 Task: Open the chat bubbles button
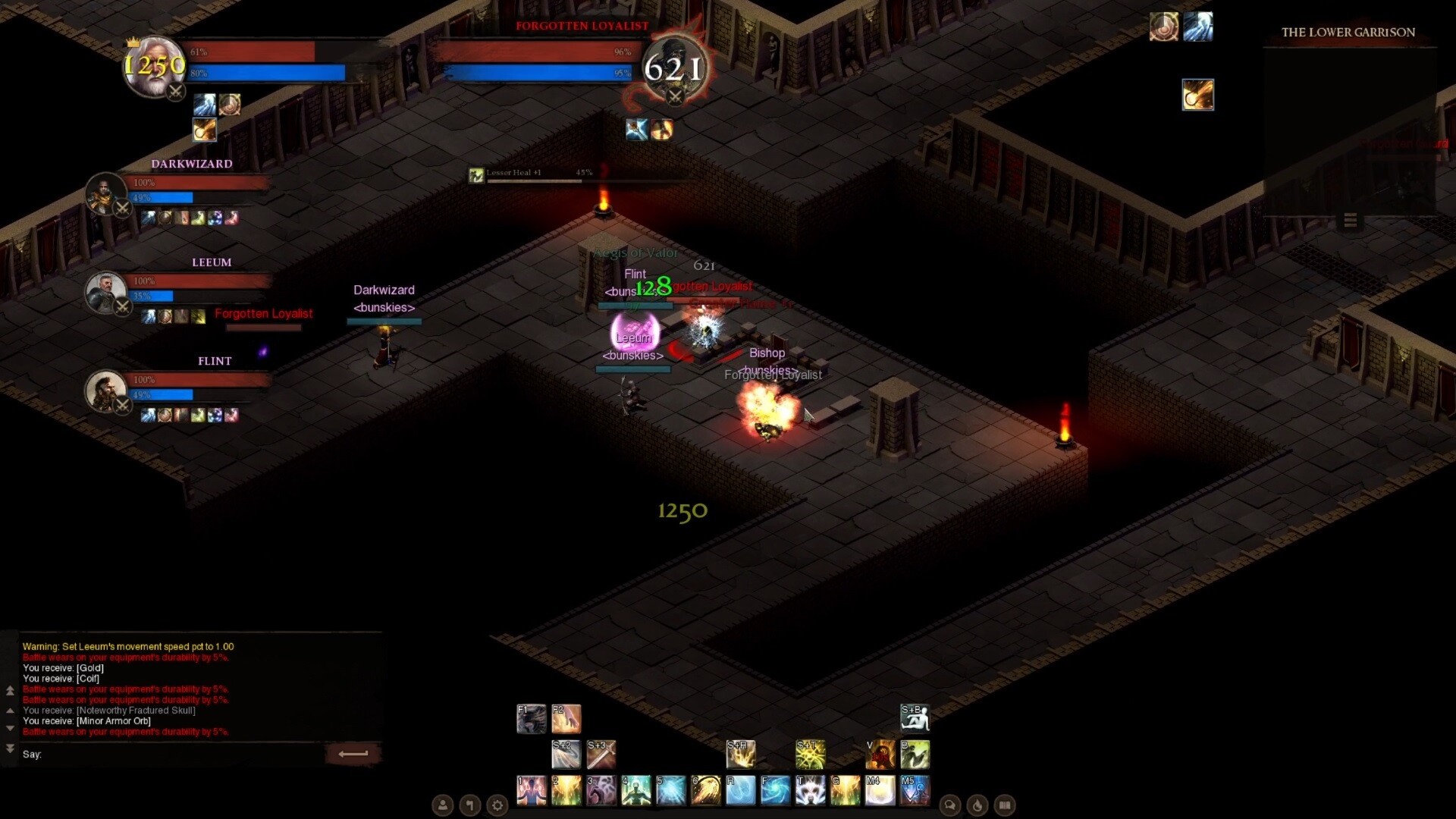[x=950, y=805]
